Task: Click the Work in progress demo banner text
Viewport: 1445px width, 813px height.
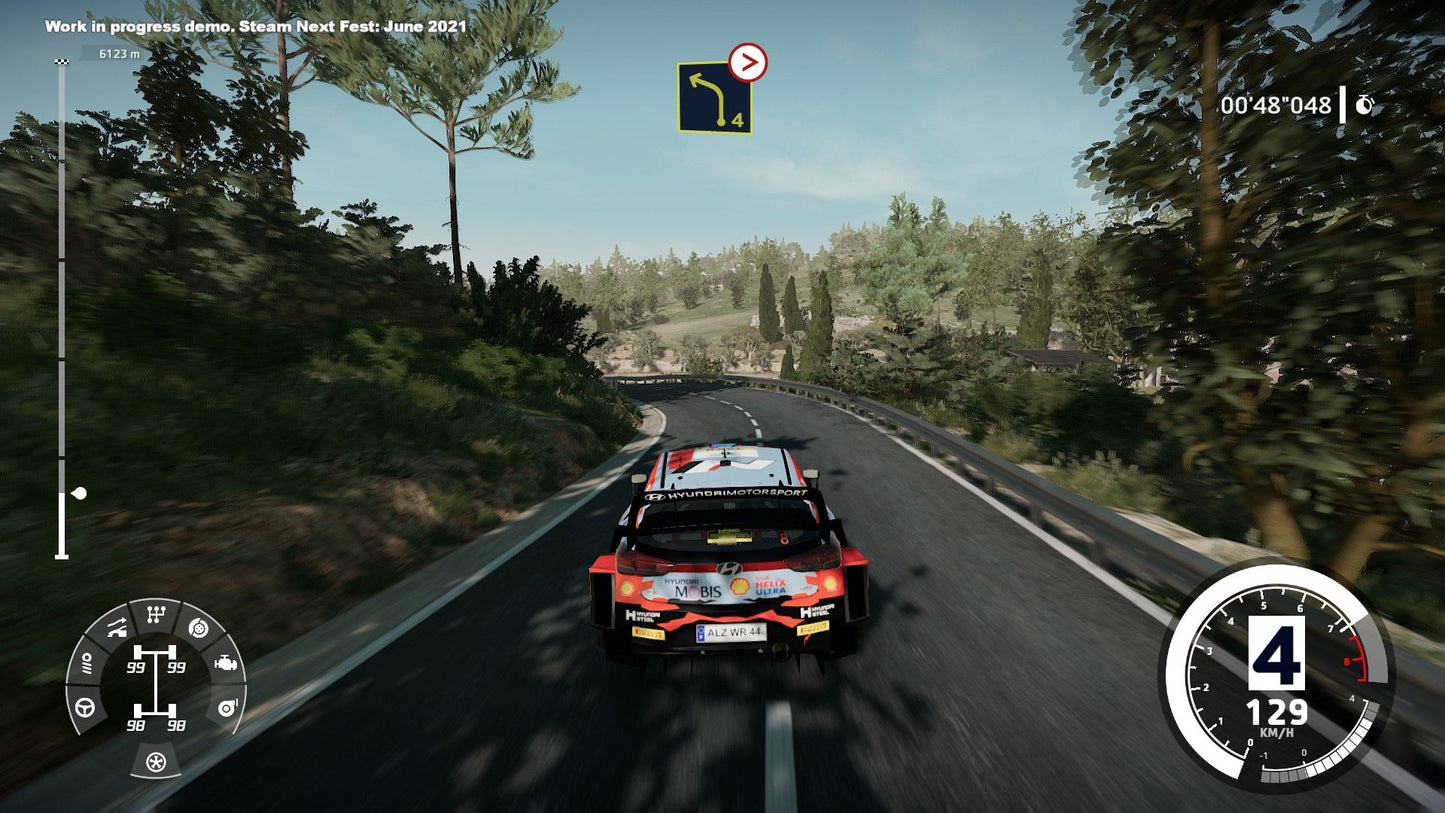Action: click(x=256, y=29)
